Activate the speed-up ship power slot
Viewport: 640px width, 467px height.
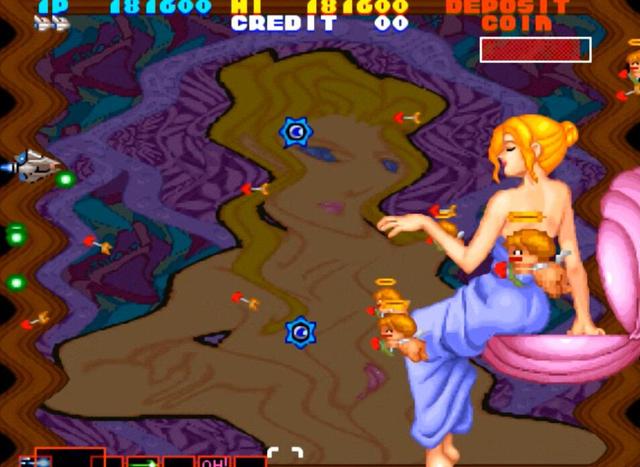(x=36, y=462)
